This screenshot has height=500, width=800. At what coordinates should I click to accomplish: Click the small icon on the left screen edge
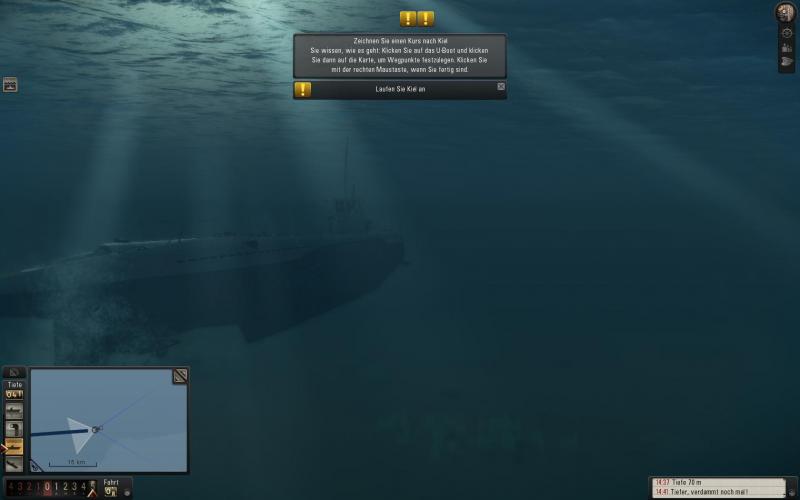click(x=10, y=85)
